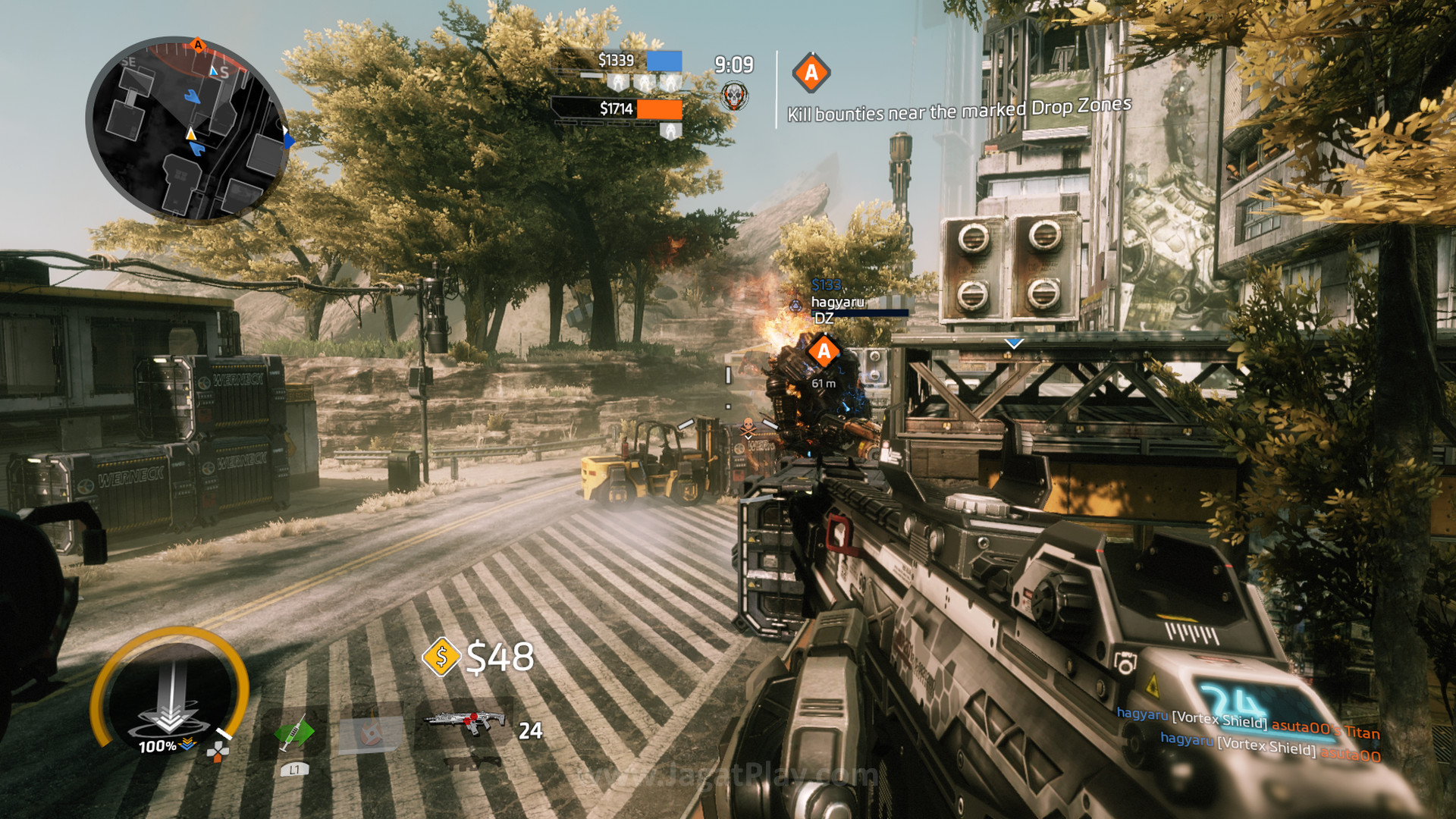Select the orange skull bounty target marker
This screenshot has height=819, width=1456.
point(748,428)
